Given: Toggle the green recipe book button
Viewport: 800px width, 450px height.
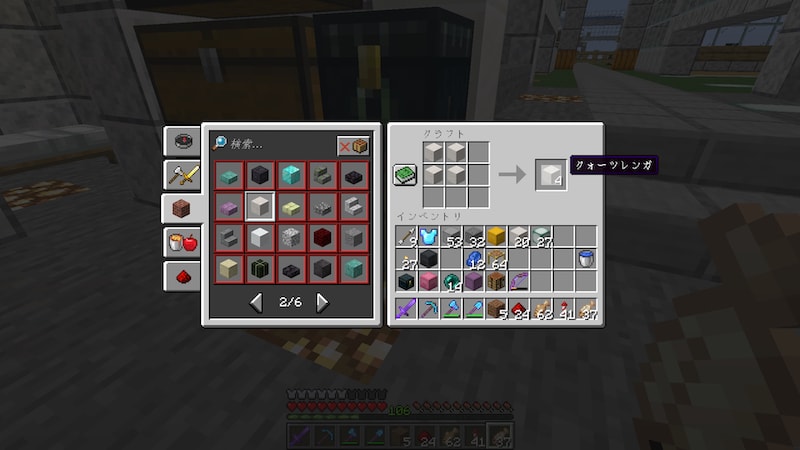Looking at the screenshot, I should pos(405,174).
